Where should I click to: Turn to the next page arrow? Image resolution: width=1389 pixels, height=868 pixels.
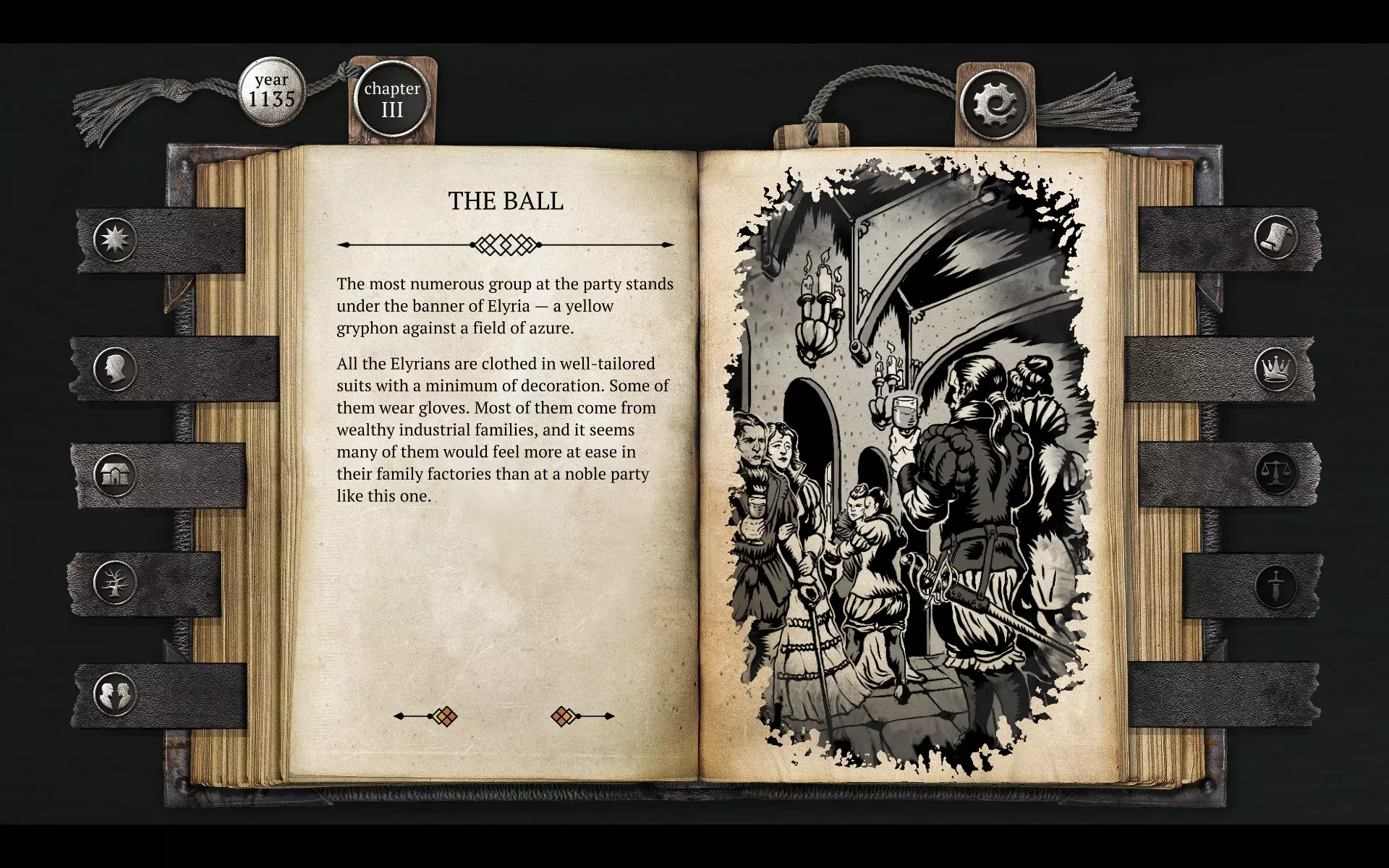[582, 716]
